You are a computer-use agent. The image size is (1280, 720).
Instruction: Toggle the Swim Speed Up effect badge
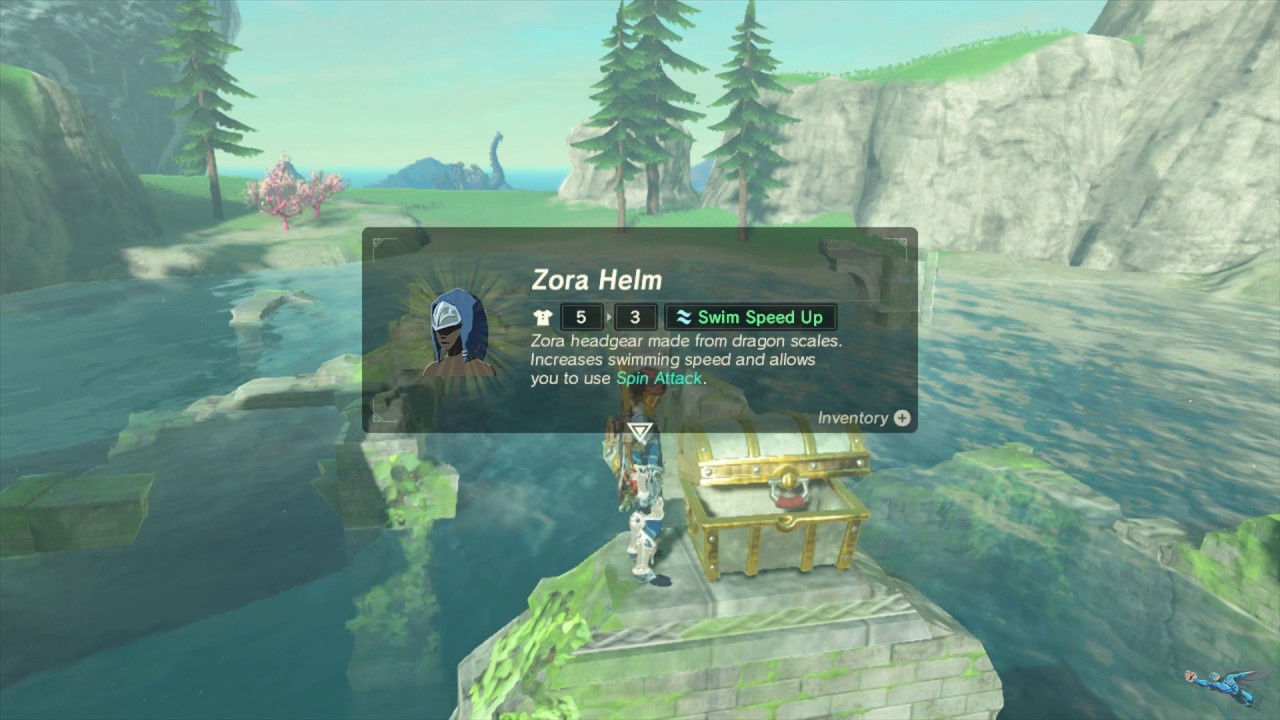coord(750,317)
